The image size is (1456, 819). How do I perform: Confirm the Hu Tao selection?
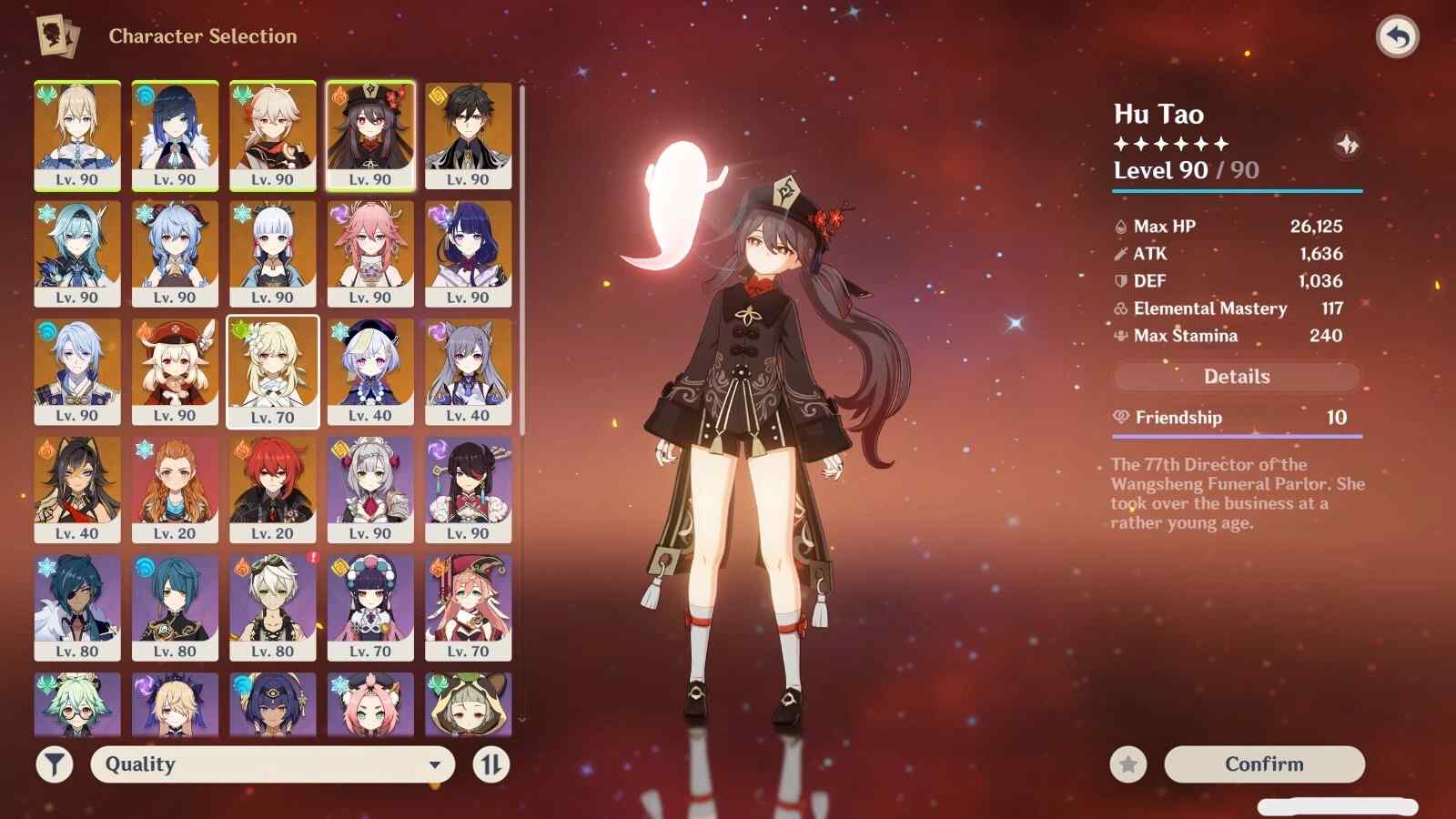1264,764
